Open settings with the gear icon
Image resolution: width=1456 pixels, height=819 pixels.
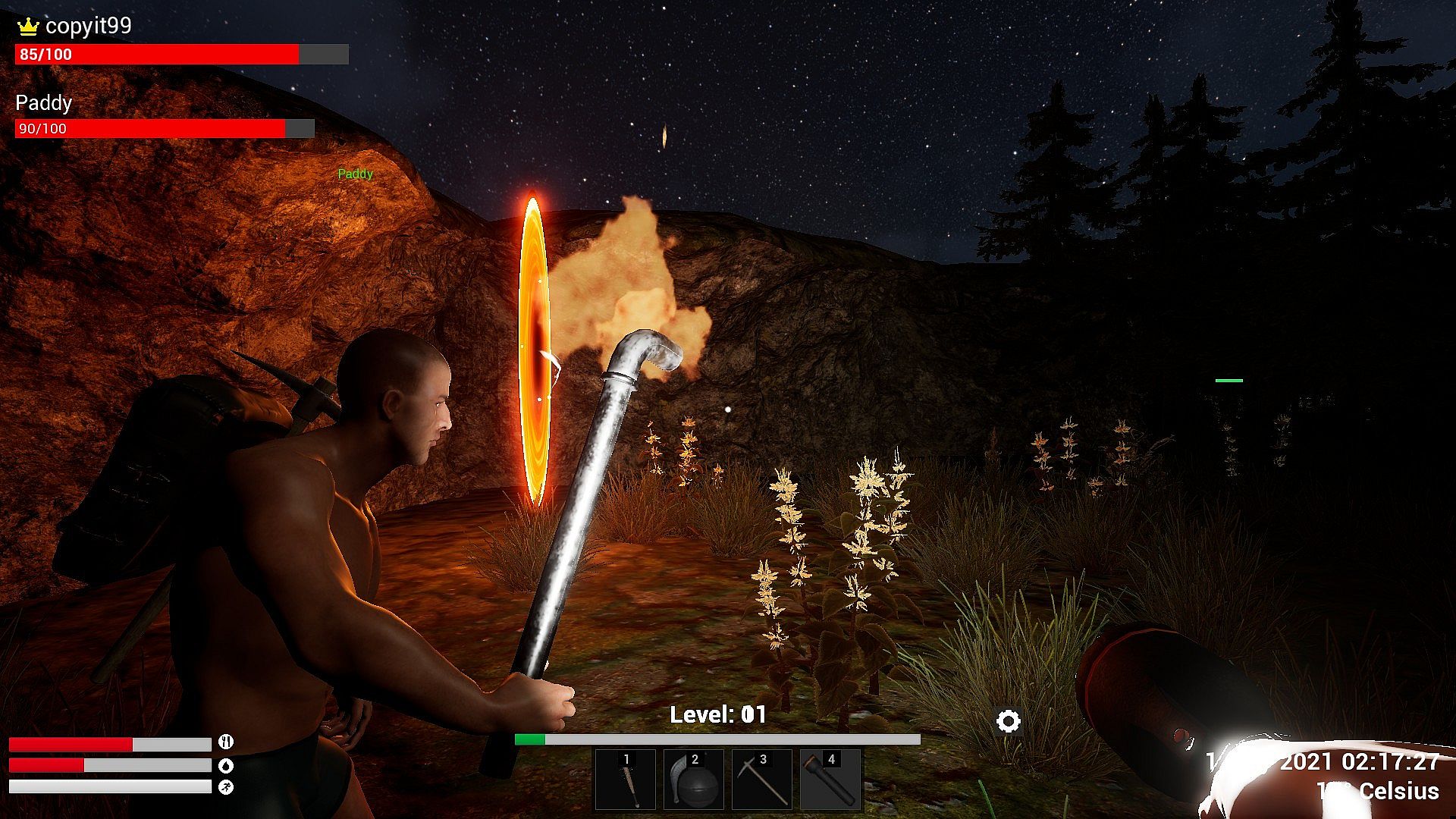(x=1008, y=721)
